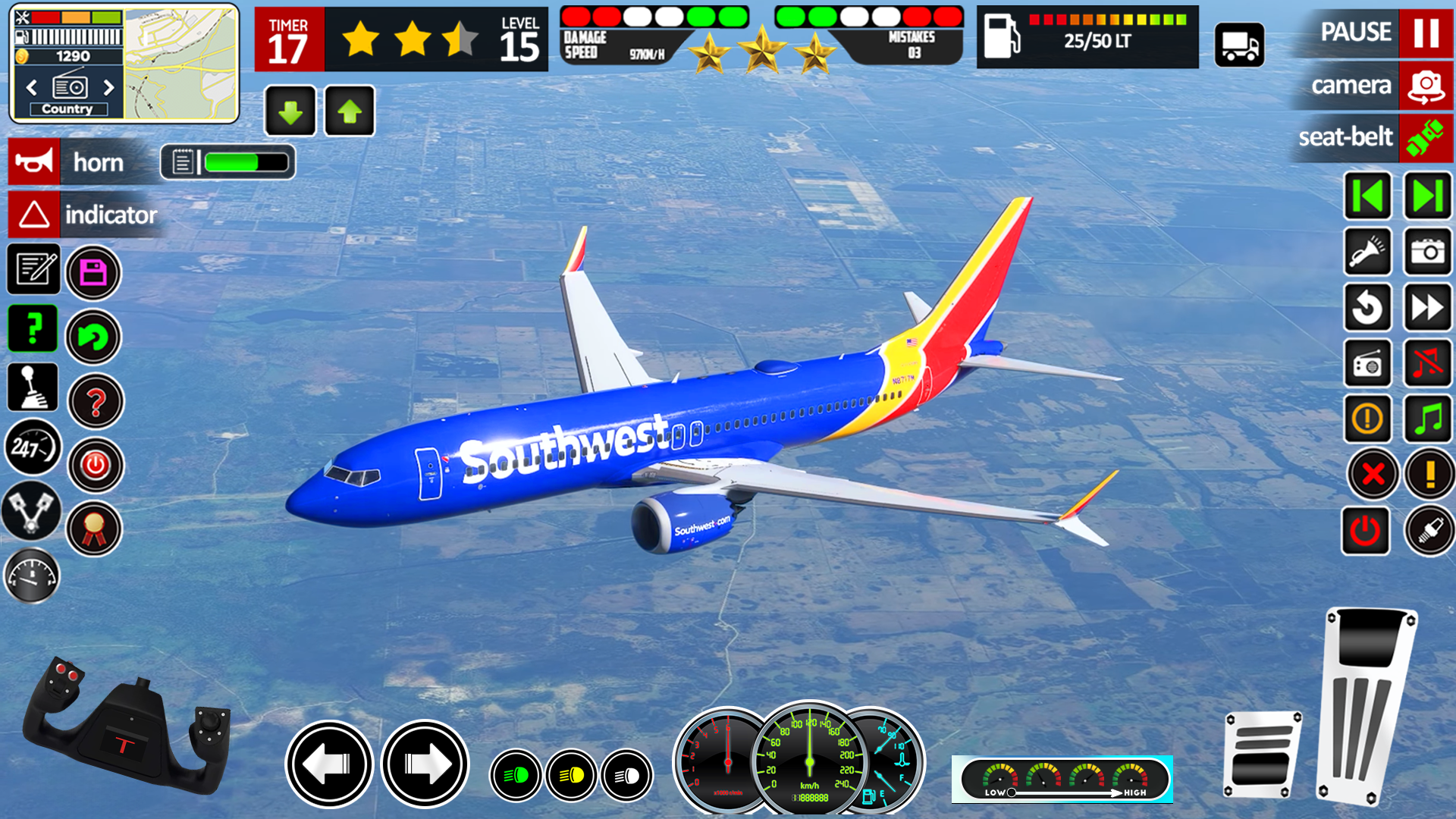Image resolution: width=1456 pixels, height=819 pixels.
Task: Mute music with the crossed-out note icon
Action: pyautogui.click(x=1427, y=362)
